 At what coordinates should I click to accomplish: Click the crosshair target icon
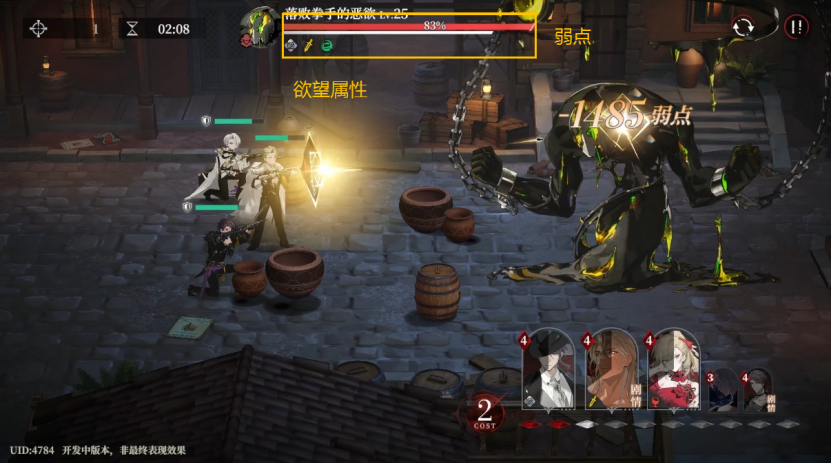tap(38, 28)
